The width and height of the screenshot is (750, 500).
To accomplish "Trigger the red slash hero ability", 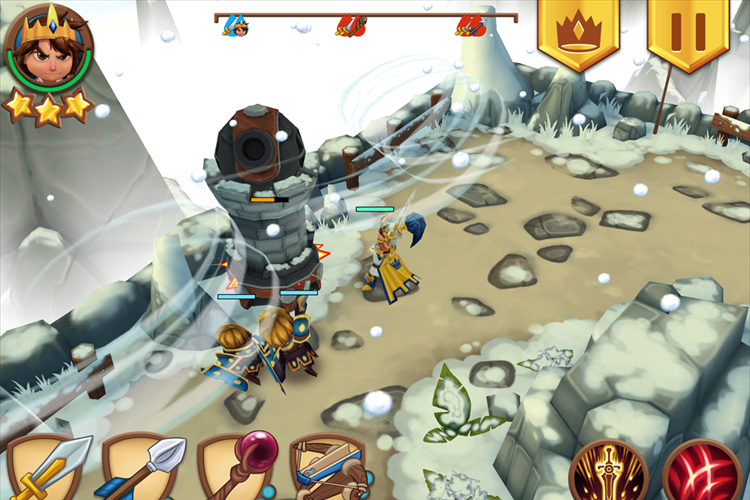I will tap(703, 472).
